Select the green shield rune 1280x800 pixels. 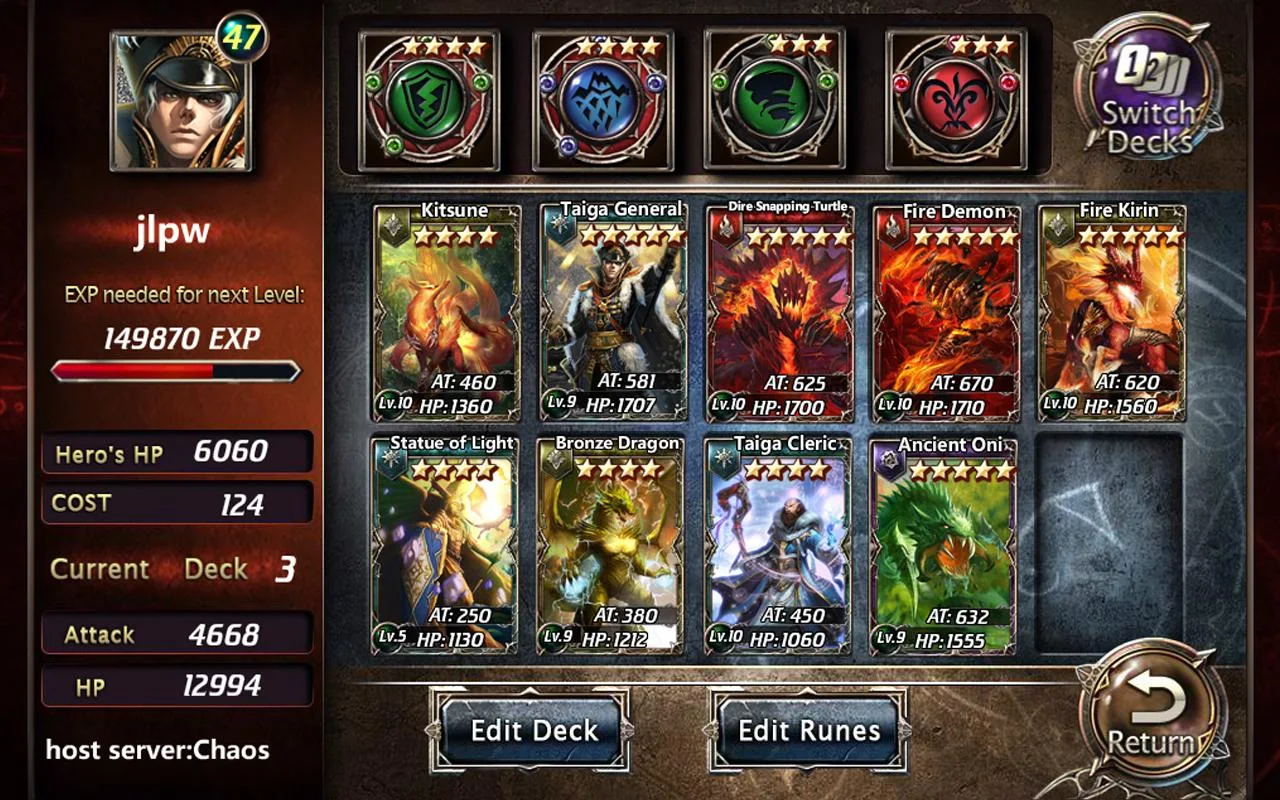[428, 100]
